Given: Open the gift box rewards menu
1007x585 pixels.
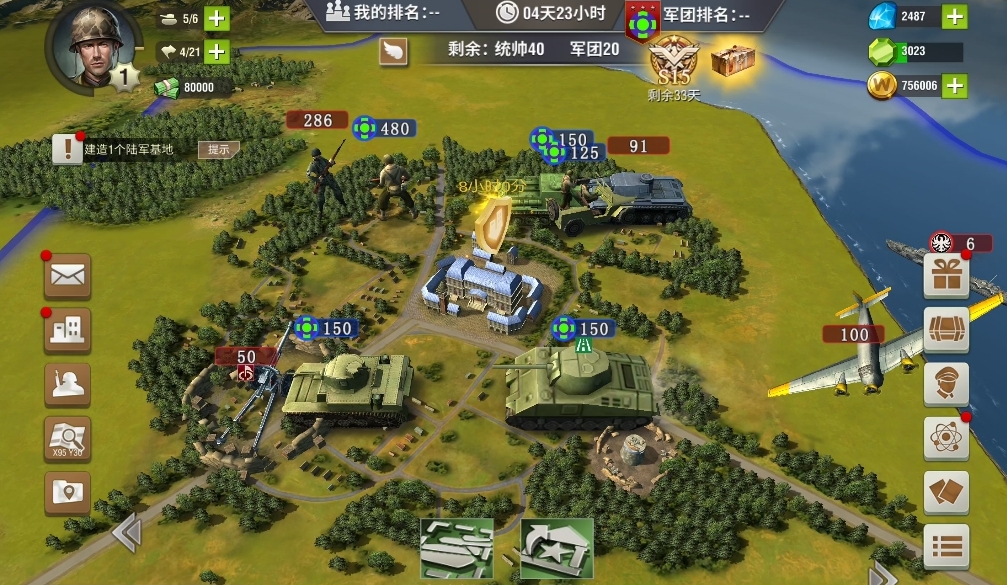Looking at the screenshot, I should 945,277.
